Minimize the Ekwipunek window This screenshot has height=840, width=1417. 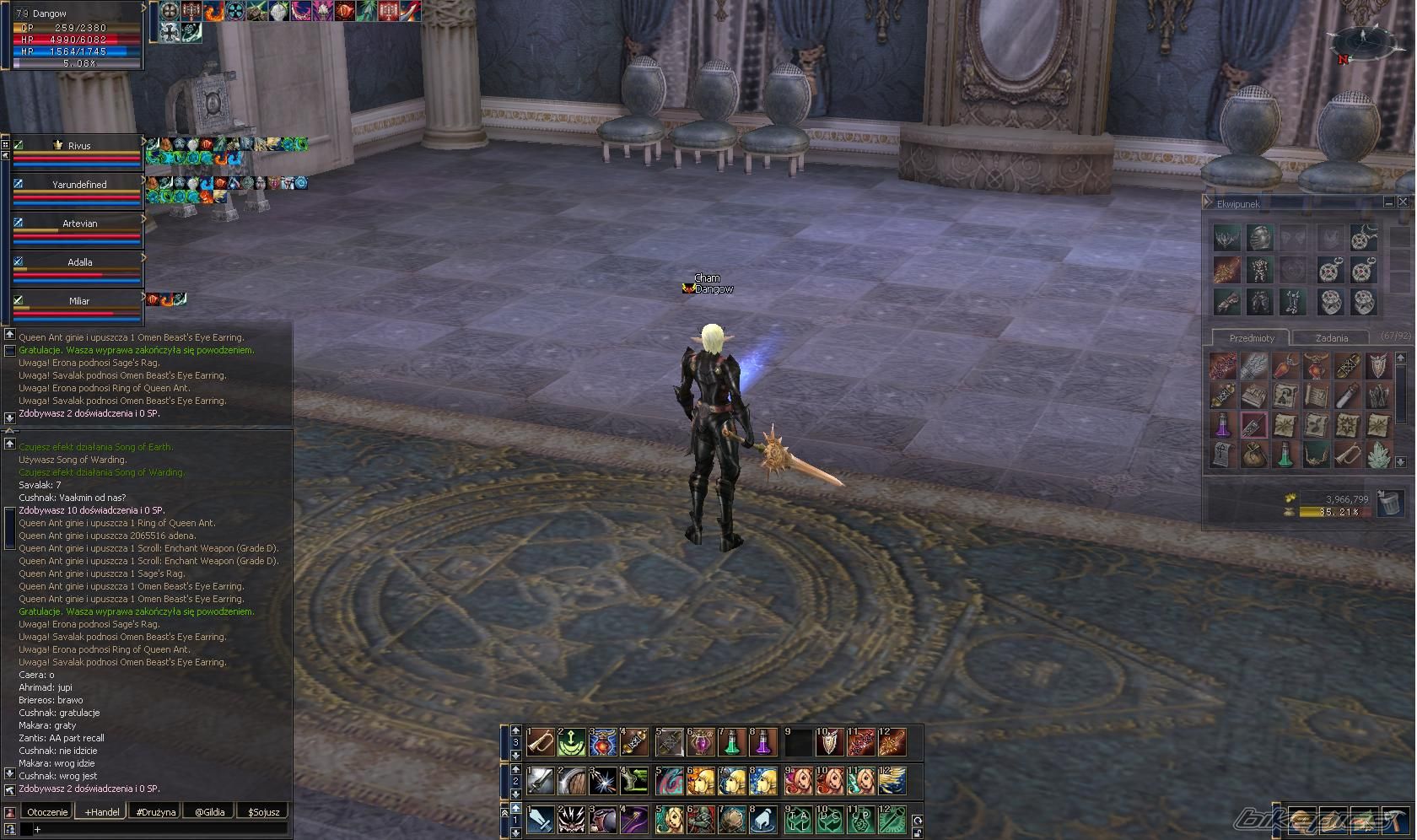click(1388, 202)
